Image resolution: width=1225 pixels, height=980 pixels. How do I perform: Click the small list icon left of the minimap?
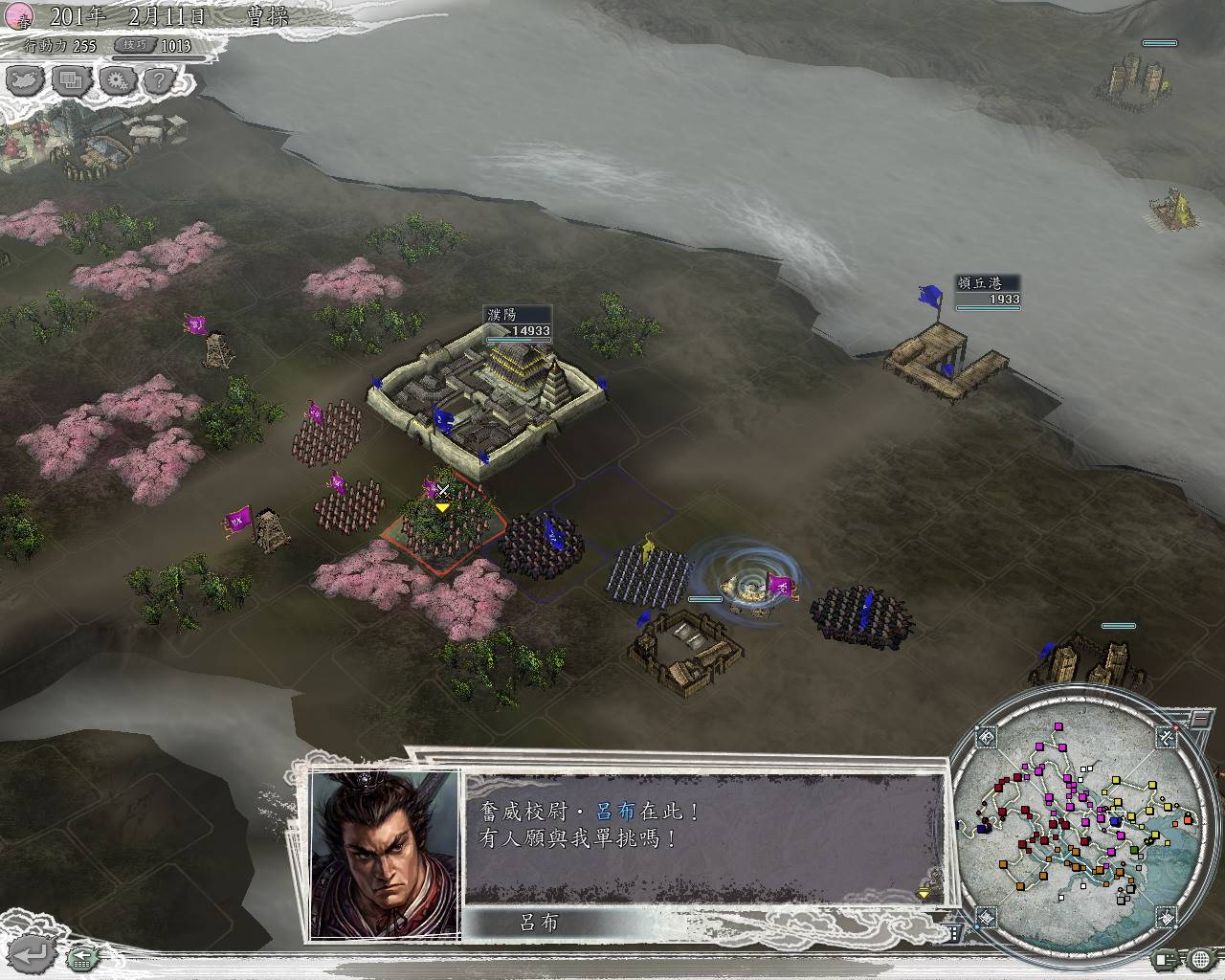954,932
